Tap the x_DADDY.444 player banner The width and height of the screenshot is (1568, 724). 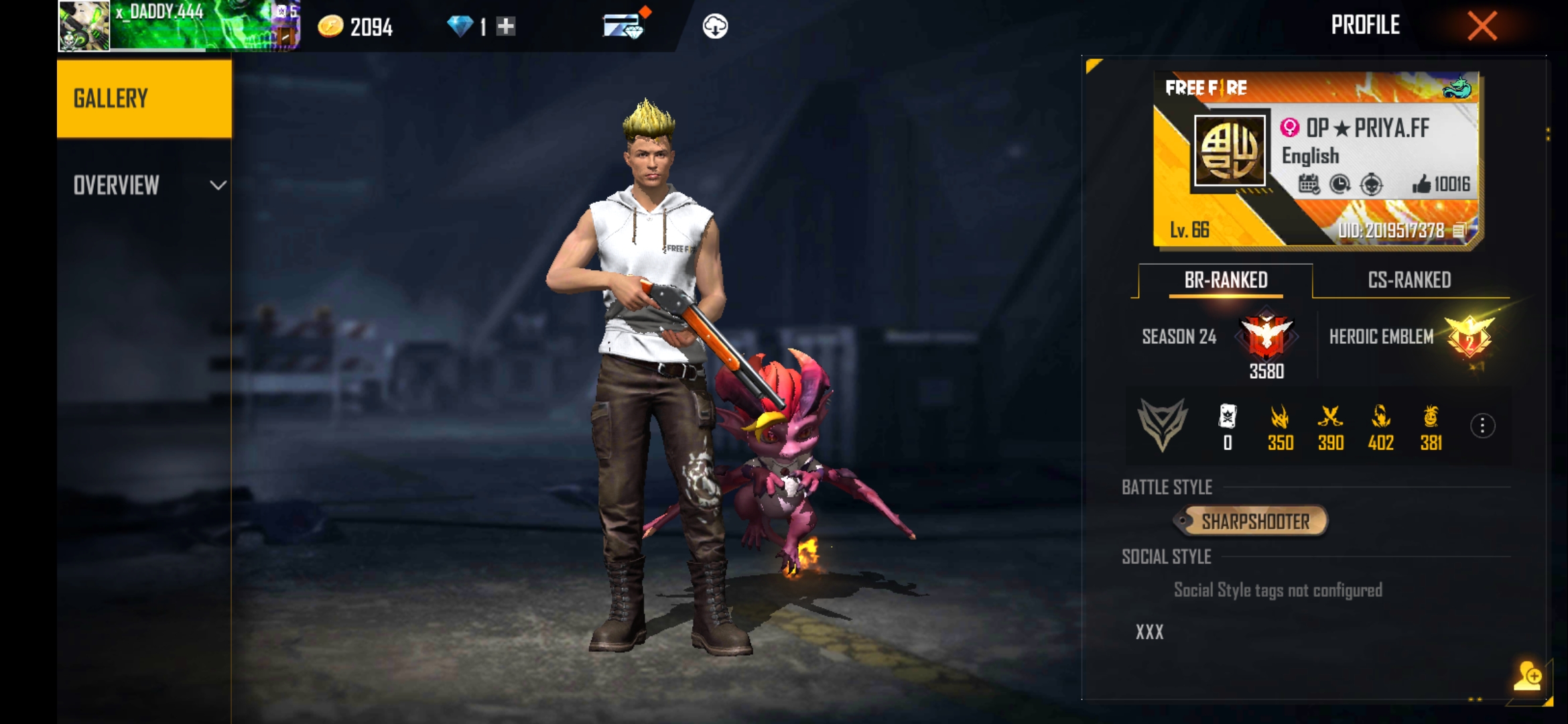[178, 26]
